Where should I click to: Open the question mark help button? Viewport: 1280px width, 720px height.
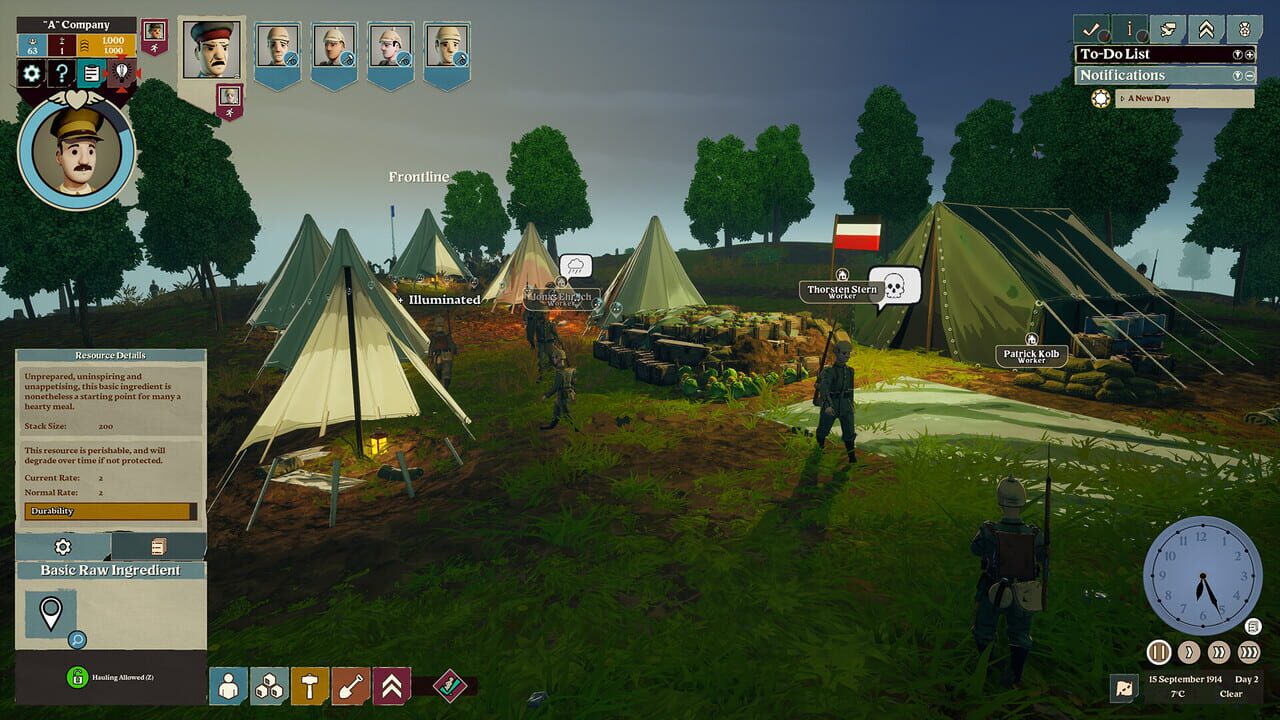tap(62, 73)
